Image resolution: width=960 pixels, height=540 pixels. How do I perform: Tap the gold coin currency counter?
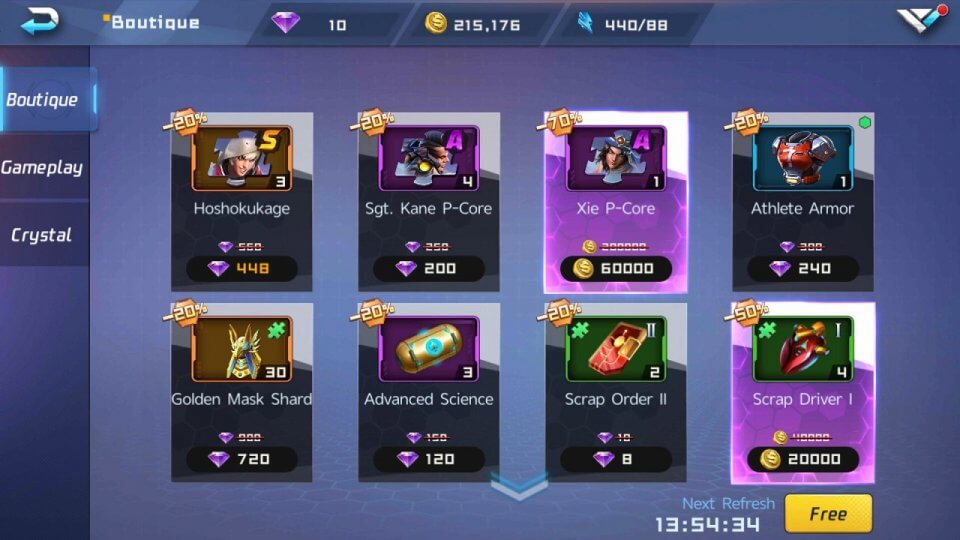coord(475,24)
